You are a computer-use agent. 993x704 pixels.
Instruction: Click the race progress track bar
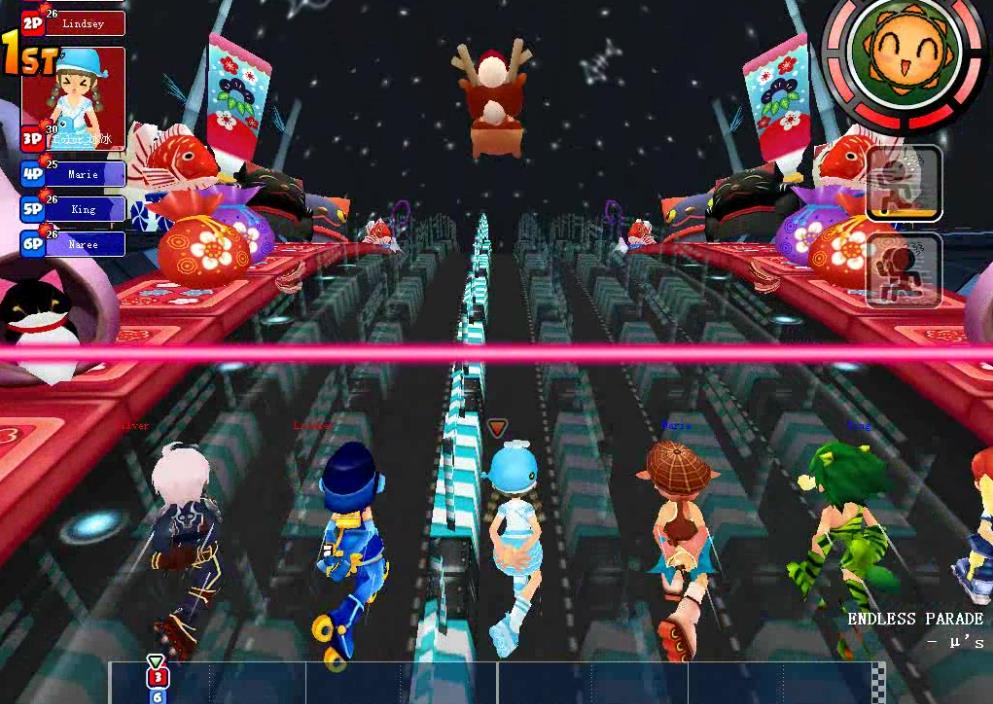pyautogui.click(x=497, y=682)
